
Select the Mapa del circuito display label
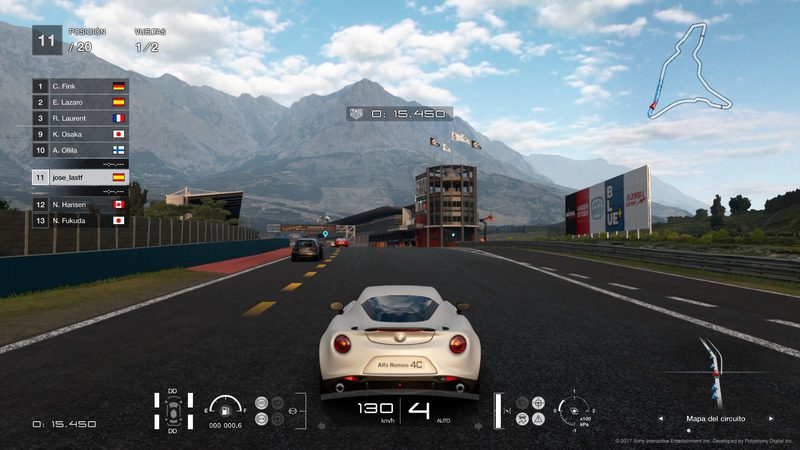(716, 418)
